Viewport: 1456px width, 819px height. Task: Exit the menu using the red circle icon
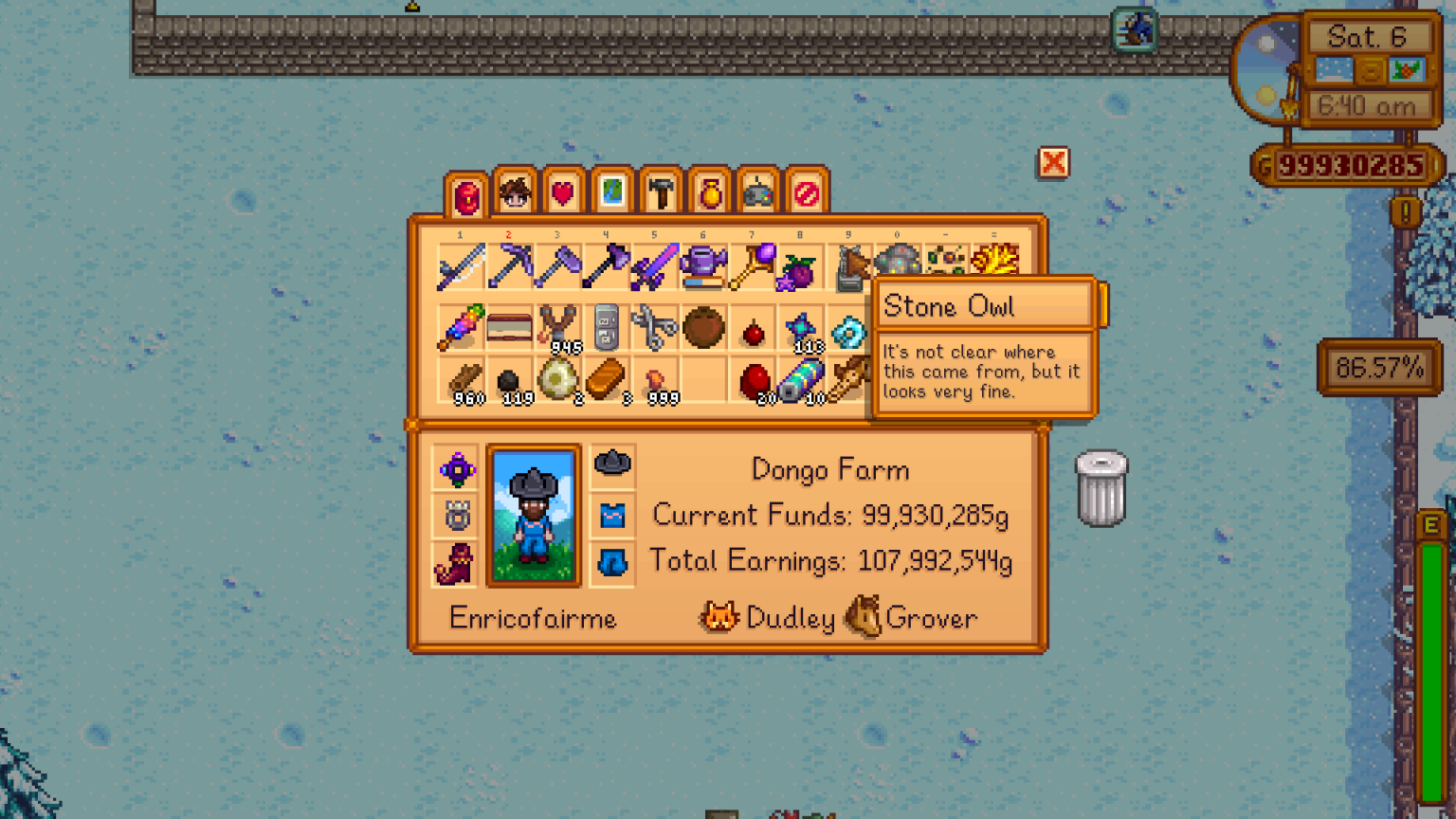(x=805, y=192)
